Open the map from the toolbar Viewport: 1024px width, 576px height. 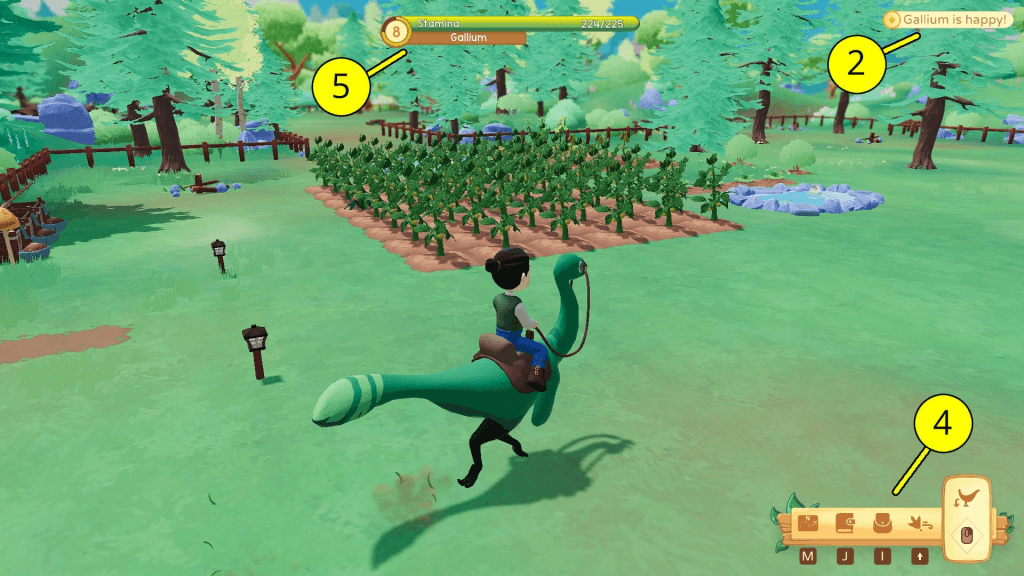[x=808, y=523]
